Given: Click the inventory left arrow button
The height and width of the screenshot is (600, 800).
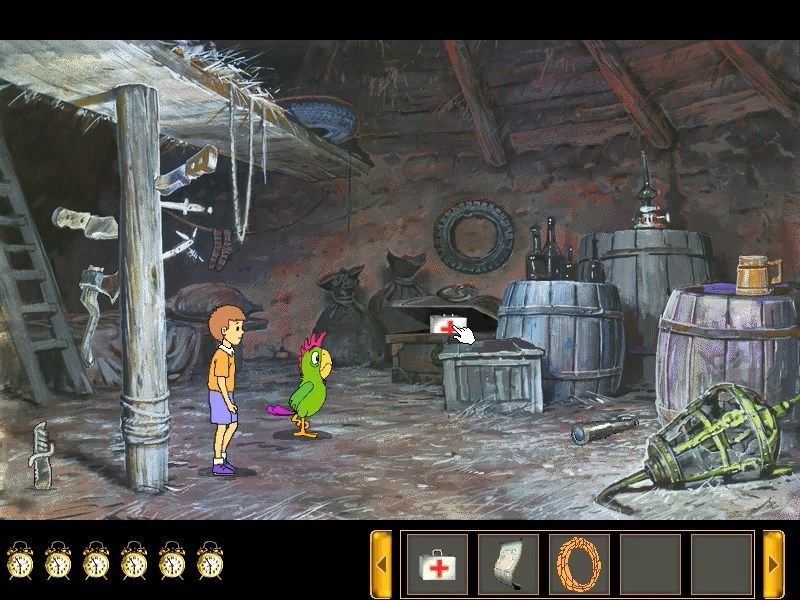Looking at the screenshot, I should click(381, 564).
